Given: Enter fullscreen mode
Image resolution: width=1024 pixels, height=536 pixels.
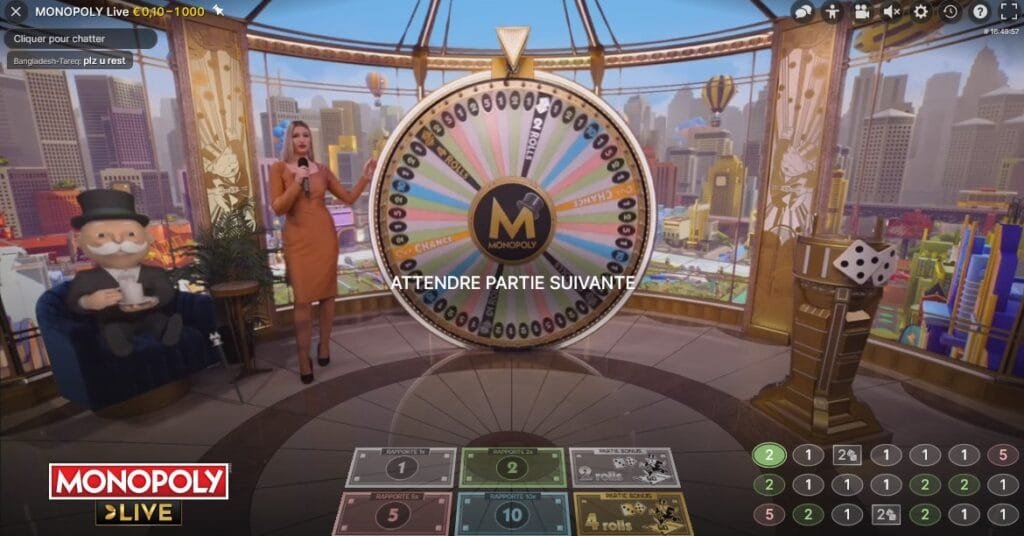Looking at the screenshot, I should pyautogui.click(x=1008, y=12).
